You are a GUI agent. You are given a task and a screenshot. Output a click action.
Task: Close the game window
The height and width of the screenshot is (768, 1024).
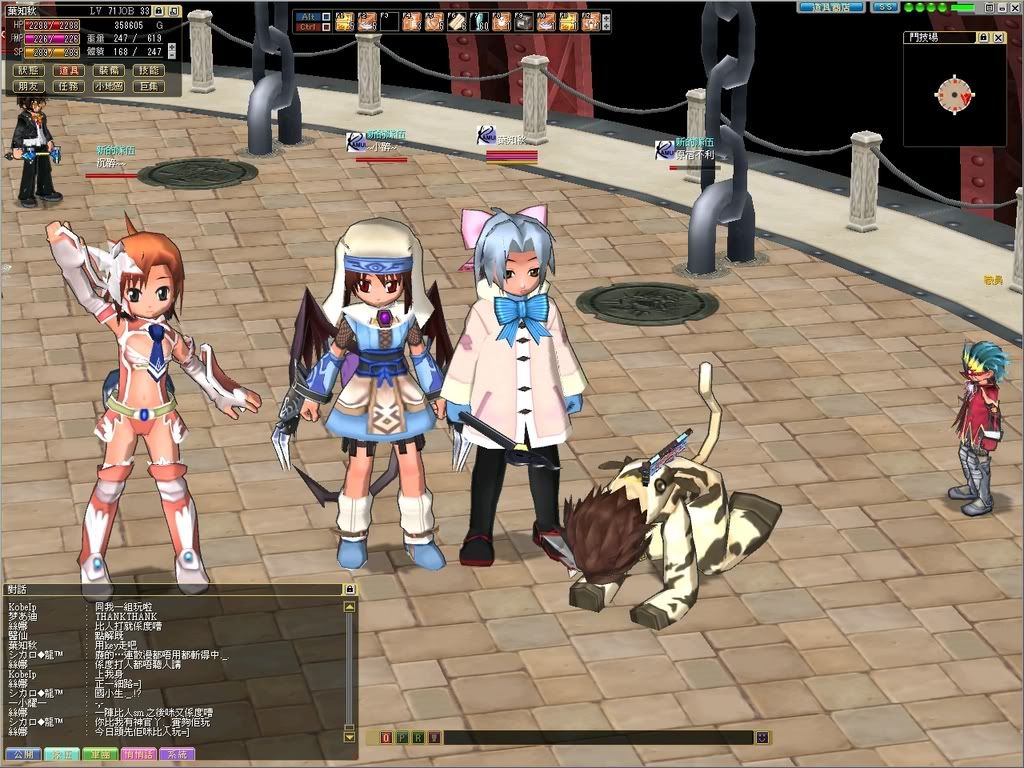point(1014,7)
